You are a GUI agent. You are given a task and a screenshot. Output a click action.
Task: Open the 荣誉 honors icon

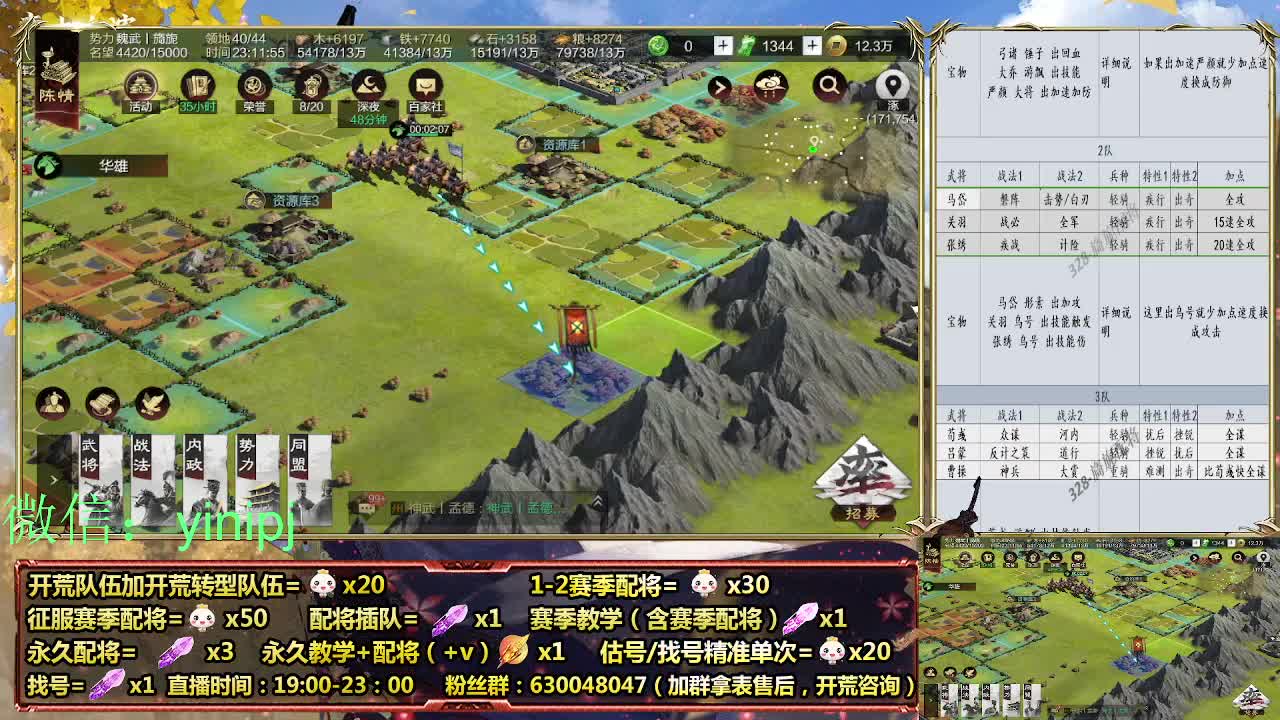click(253, 85)
